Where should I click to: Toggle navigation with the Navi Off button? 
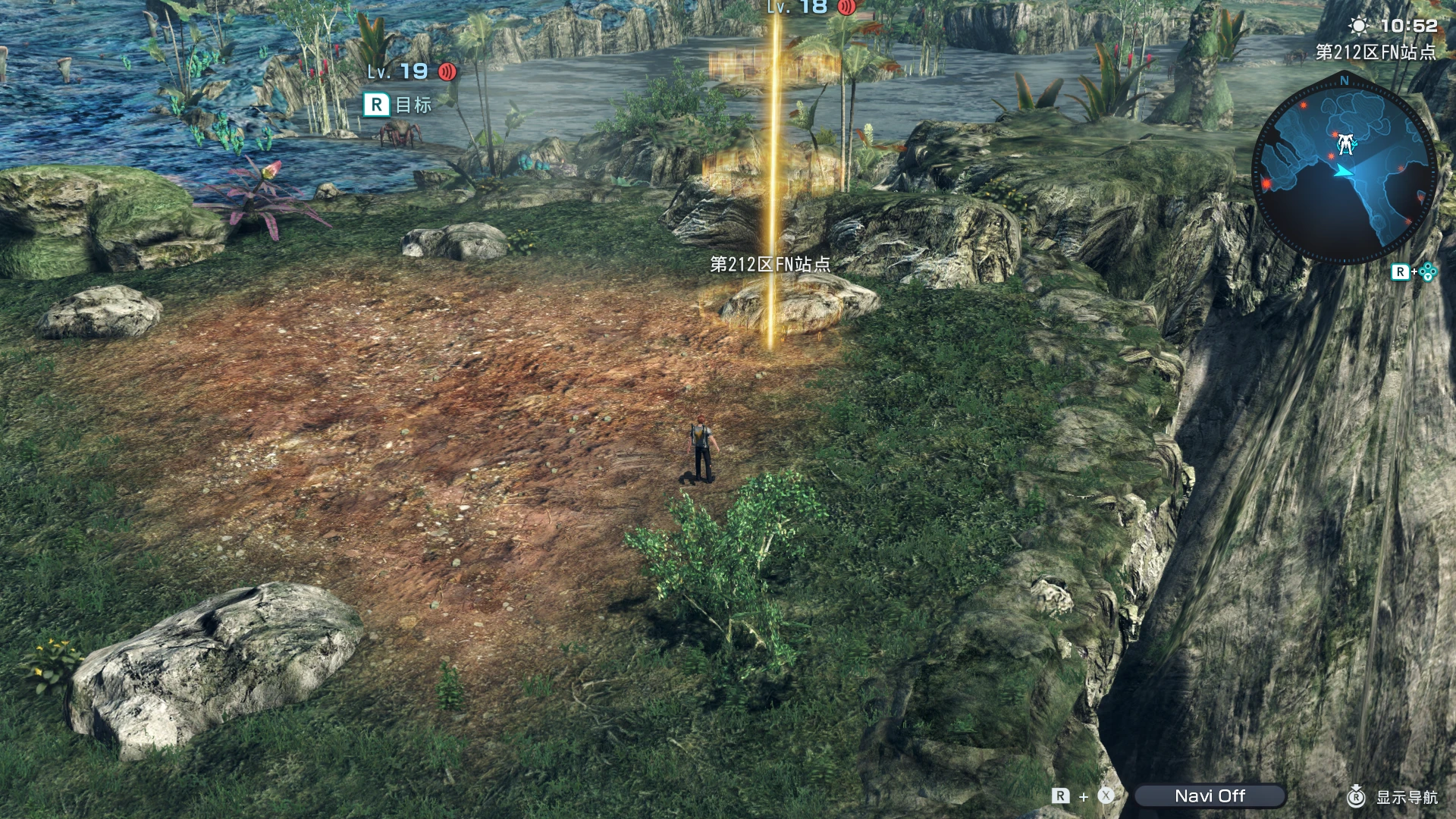coord(1211,795)
